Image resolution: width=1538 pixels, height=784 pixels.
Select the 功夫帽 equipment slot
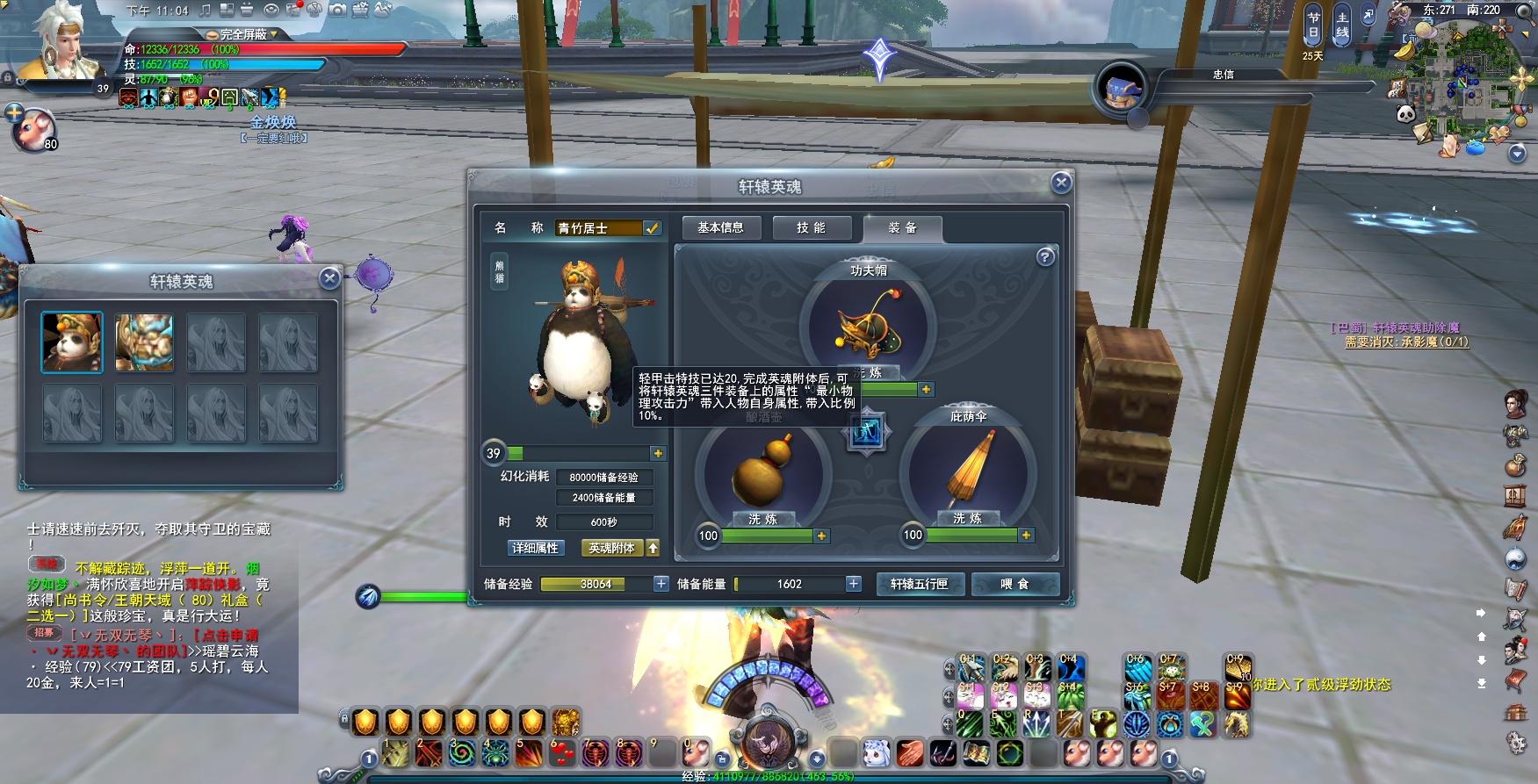pos(867,327)
